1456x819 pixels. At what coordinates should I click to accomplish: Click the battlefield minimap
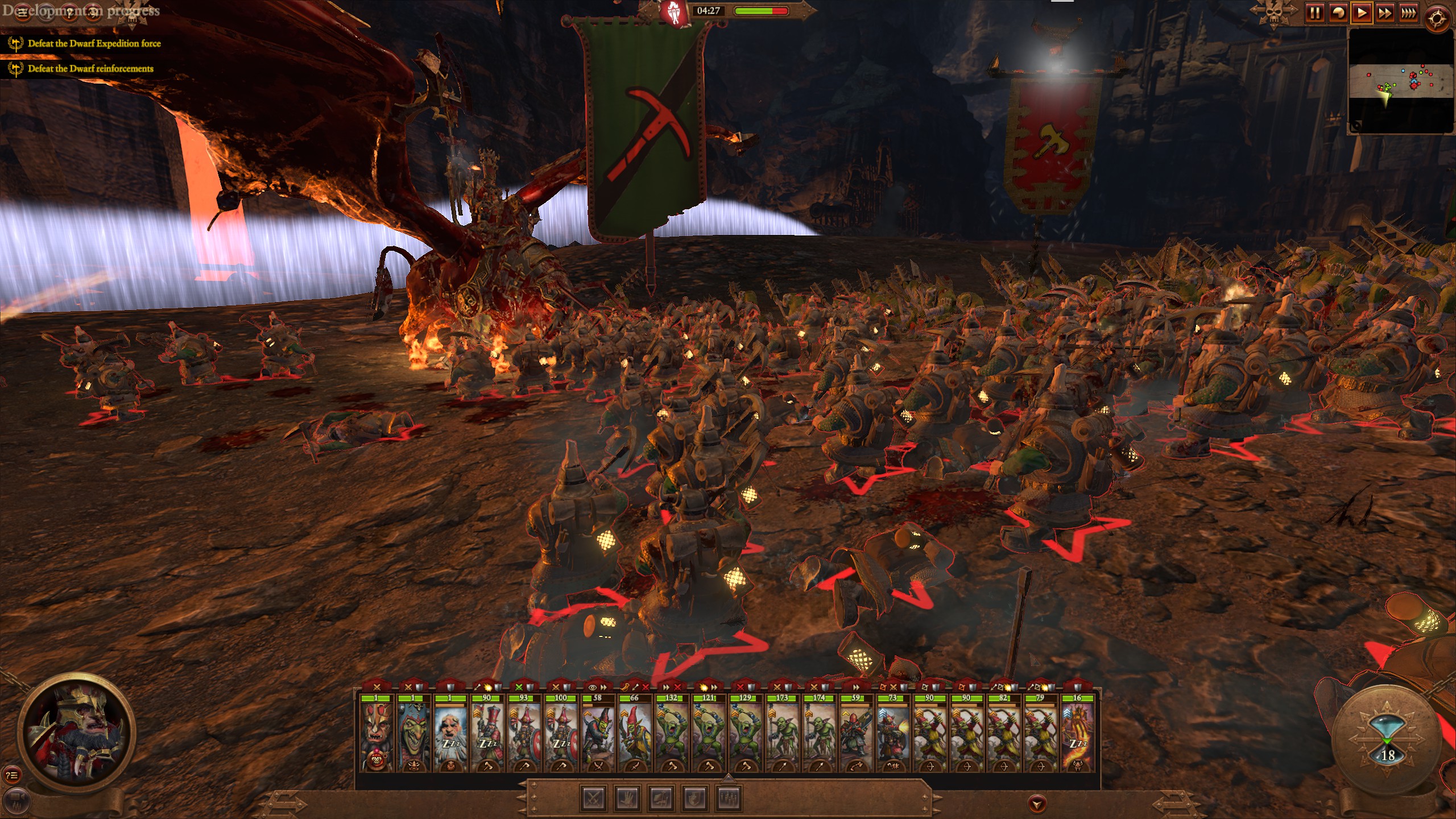pos(1401,81)
